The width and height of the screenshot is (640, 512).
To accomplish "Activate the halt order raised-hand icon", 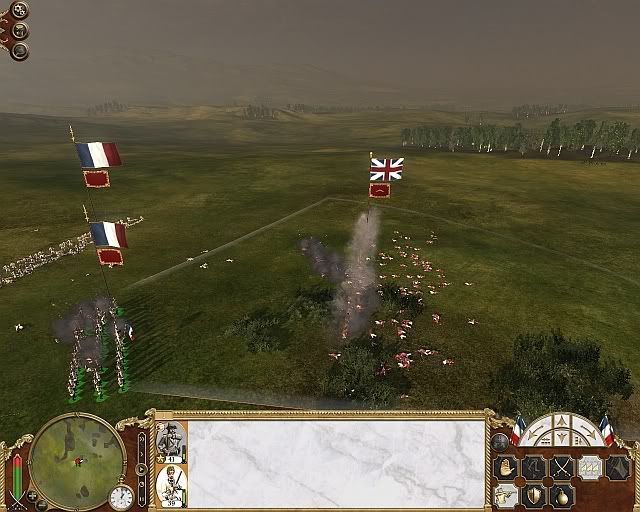I will coord(506,468).
